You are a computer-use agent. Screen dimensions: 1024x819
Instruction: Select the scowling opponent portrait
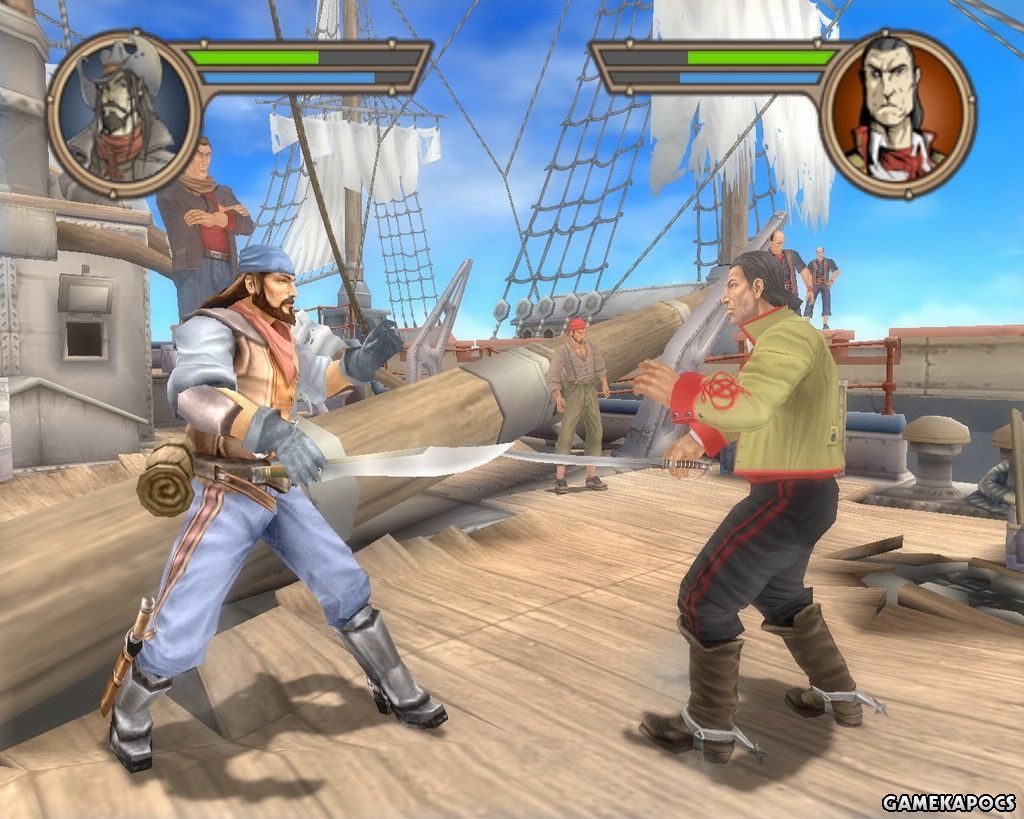[897, 112]
